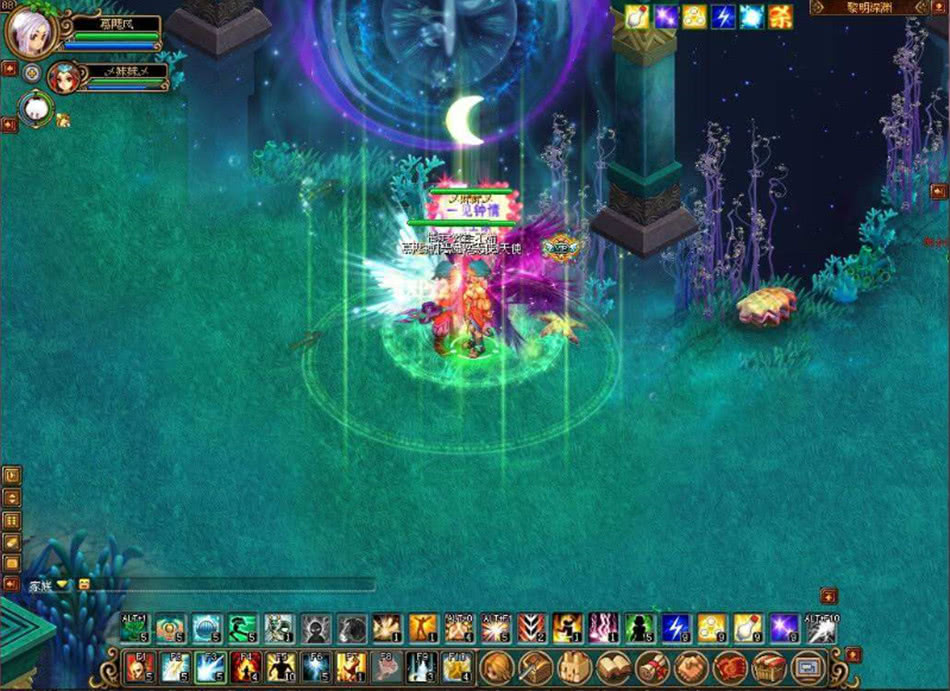This screenshot has width=950, height=691.
Task: Activate the F1 red skull skill
Action: pyautogui.click(x=139, y=666)
